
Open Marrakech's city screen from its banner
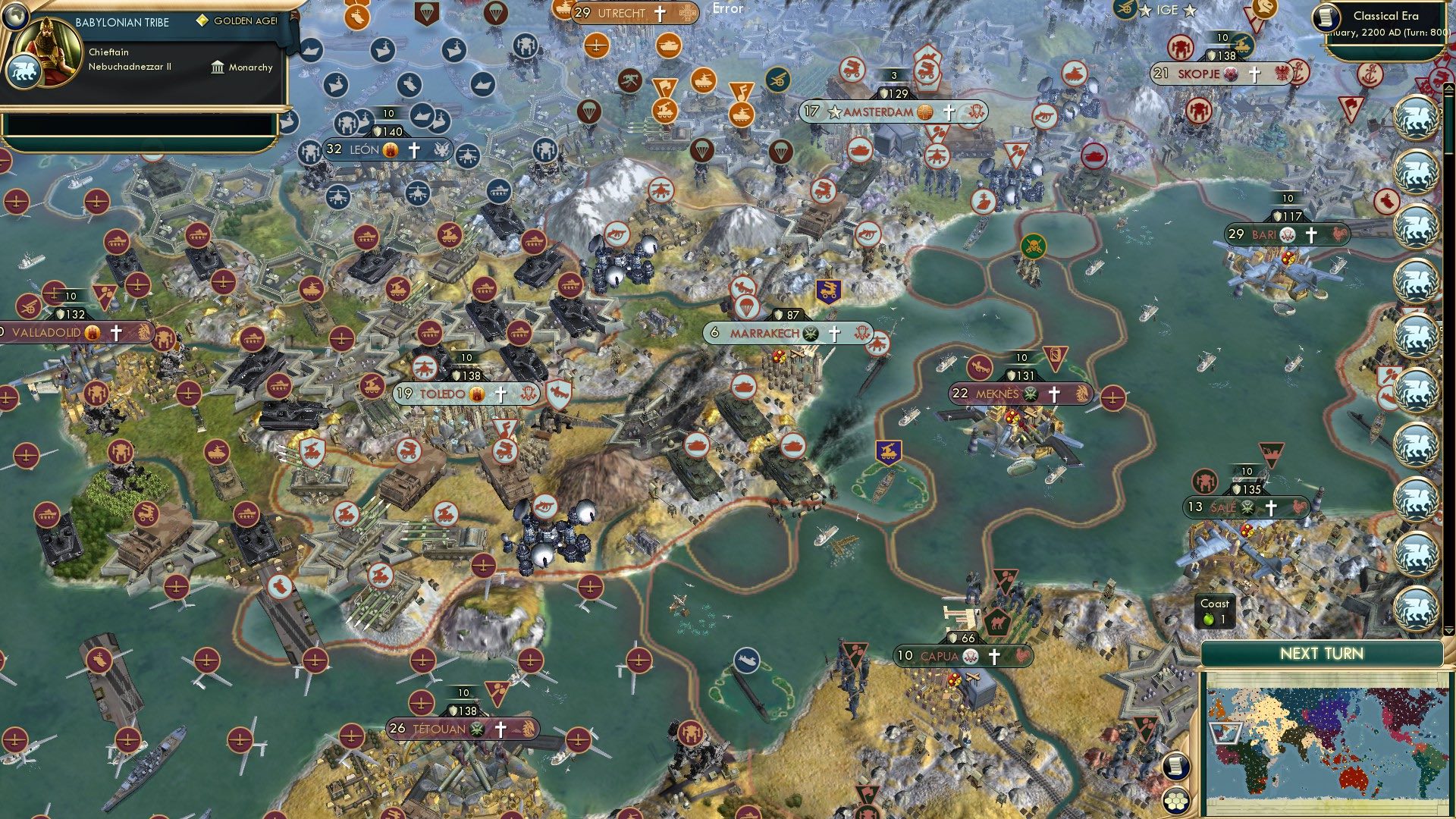tap(766, 332)
